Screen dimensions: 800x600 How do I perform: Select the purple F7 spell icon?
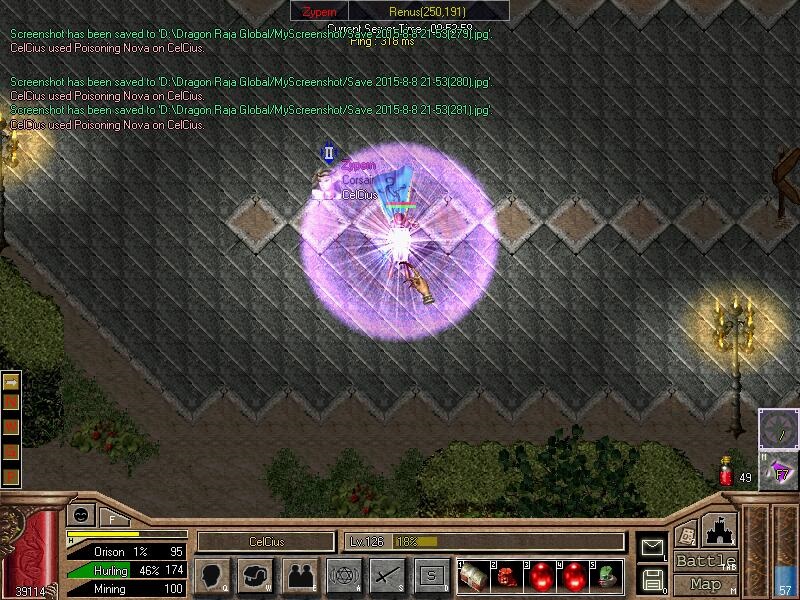pos(778,470)
